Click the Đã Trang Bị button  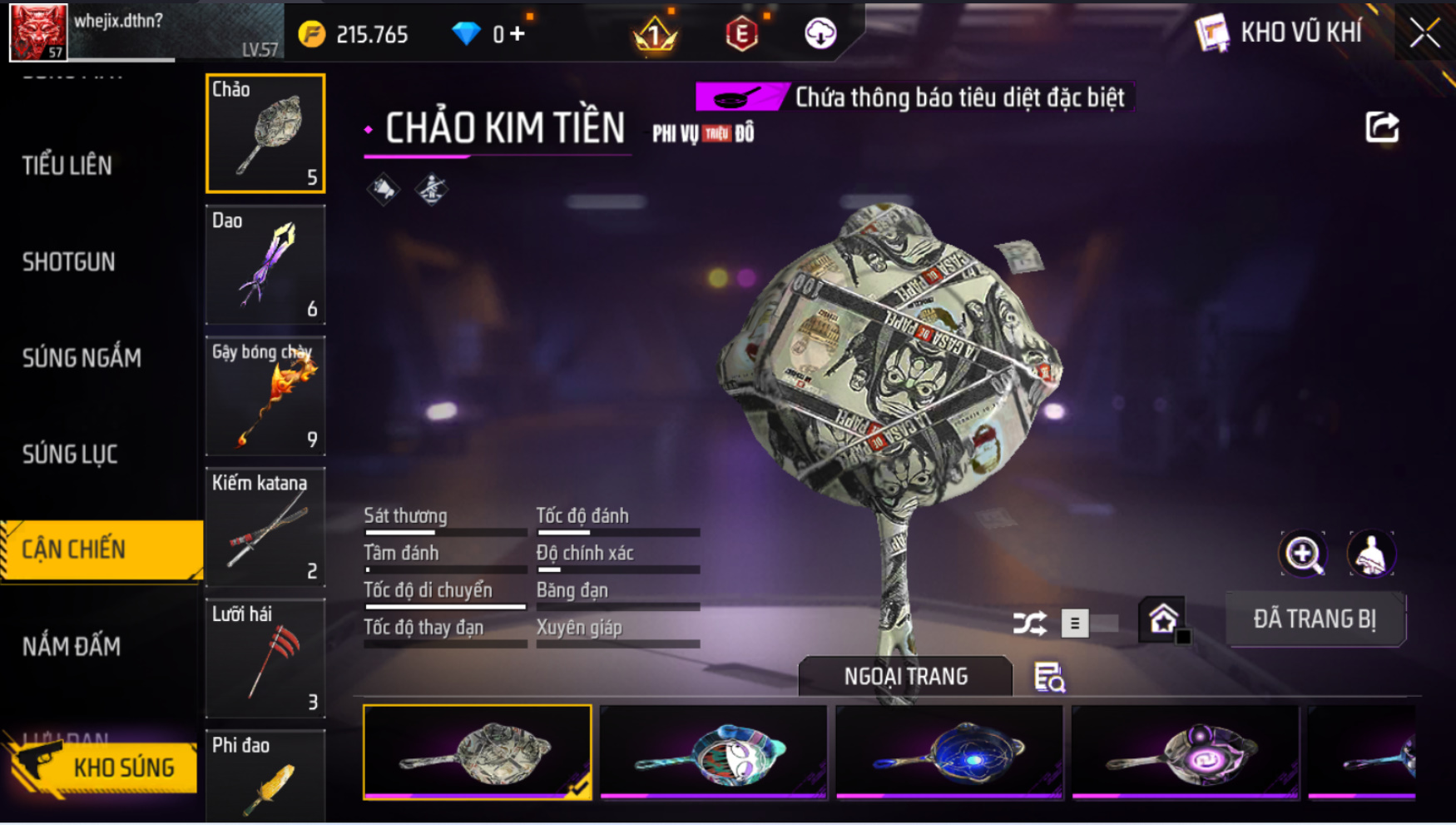(x=1315, y=619)
